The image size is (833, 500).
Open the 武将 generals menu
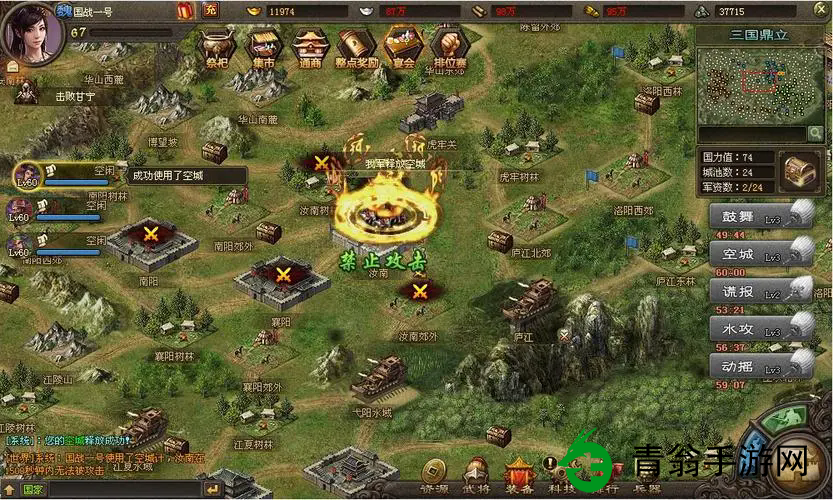[477, 473]
